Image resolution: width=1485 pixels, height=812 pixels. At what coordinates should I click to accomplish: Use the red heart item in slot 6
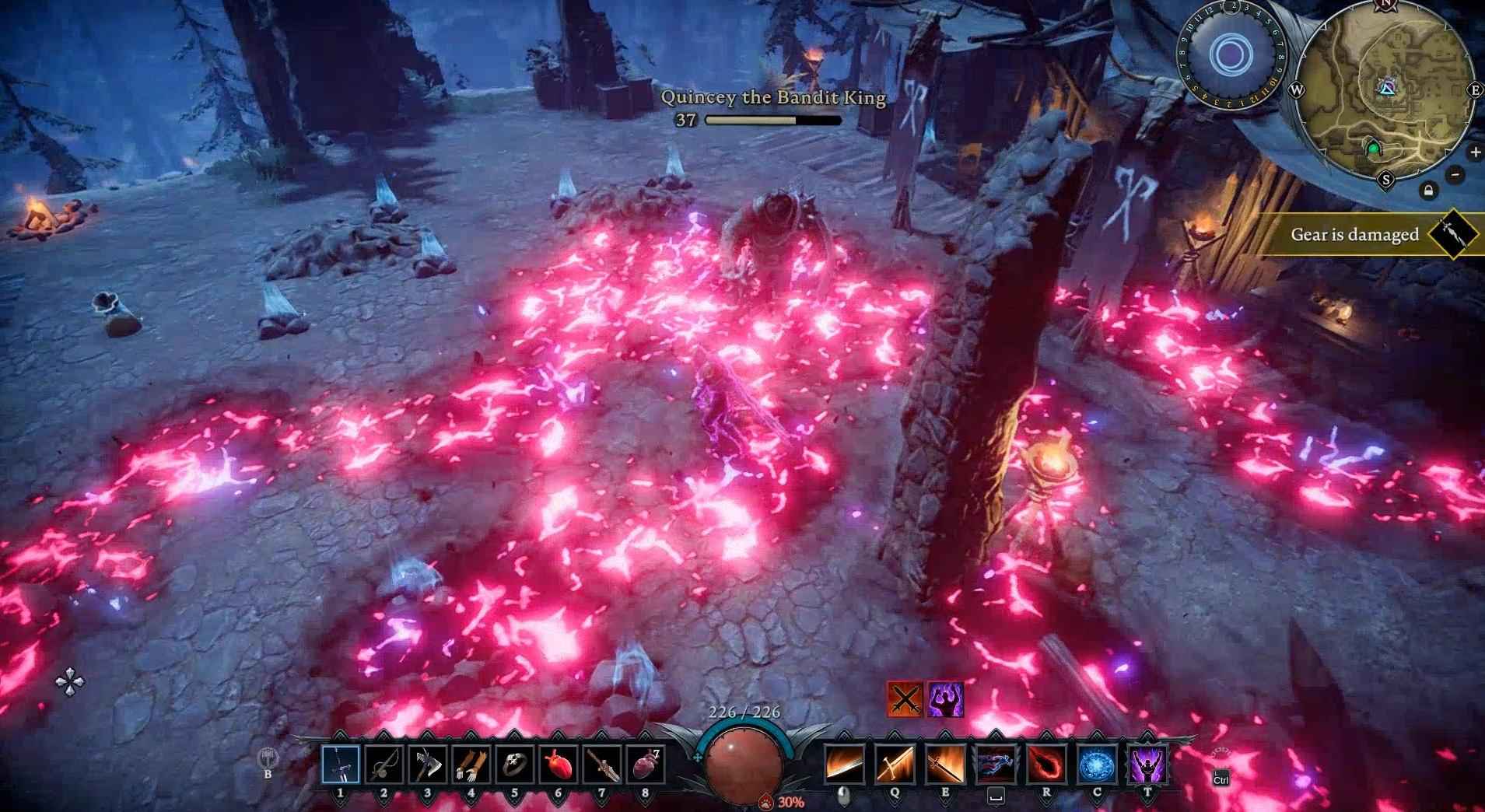pyautogui.click(x=559, y=765)
